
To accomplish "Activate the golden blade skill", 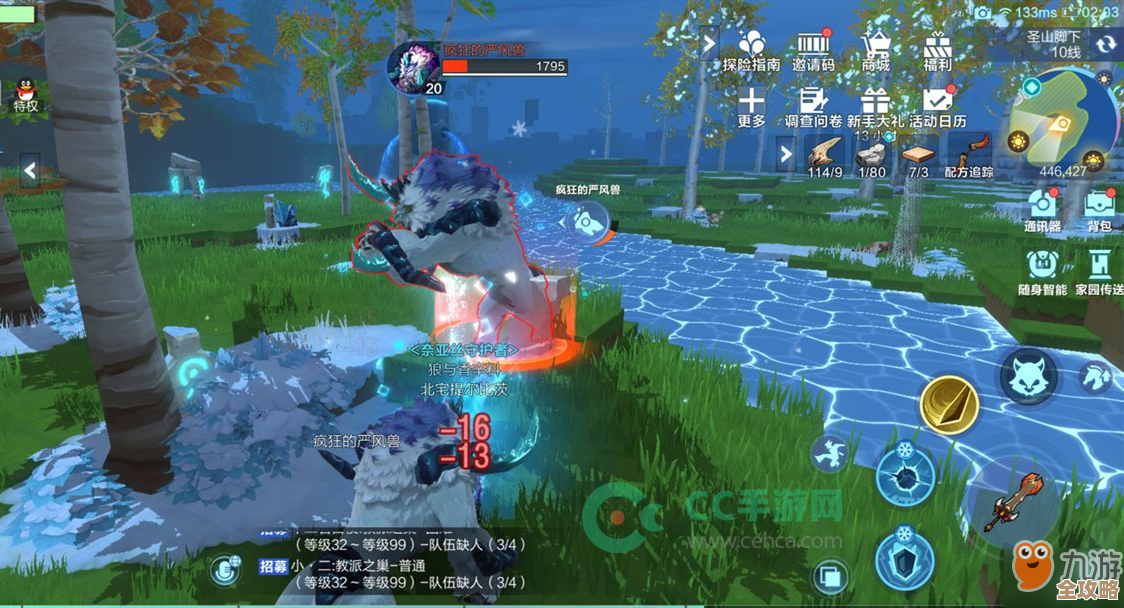I will tap(949, 403).
